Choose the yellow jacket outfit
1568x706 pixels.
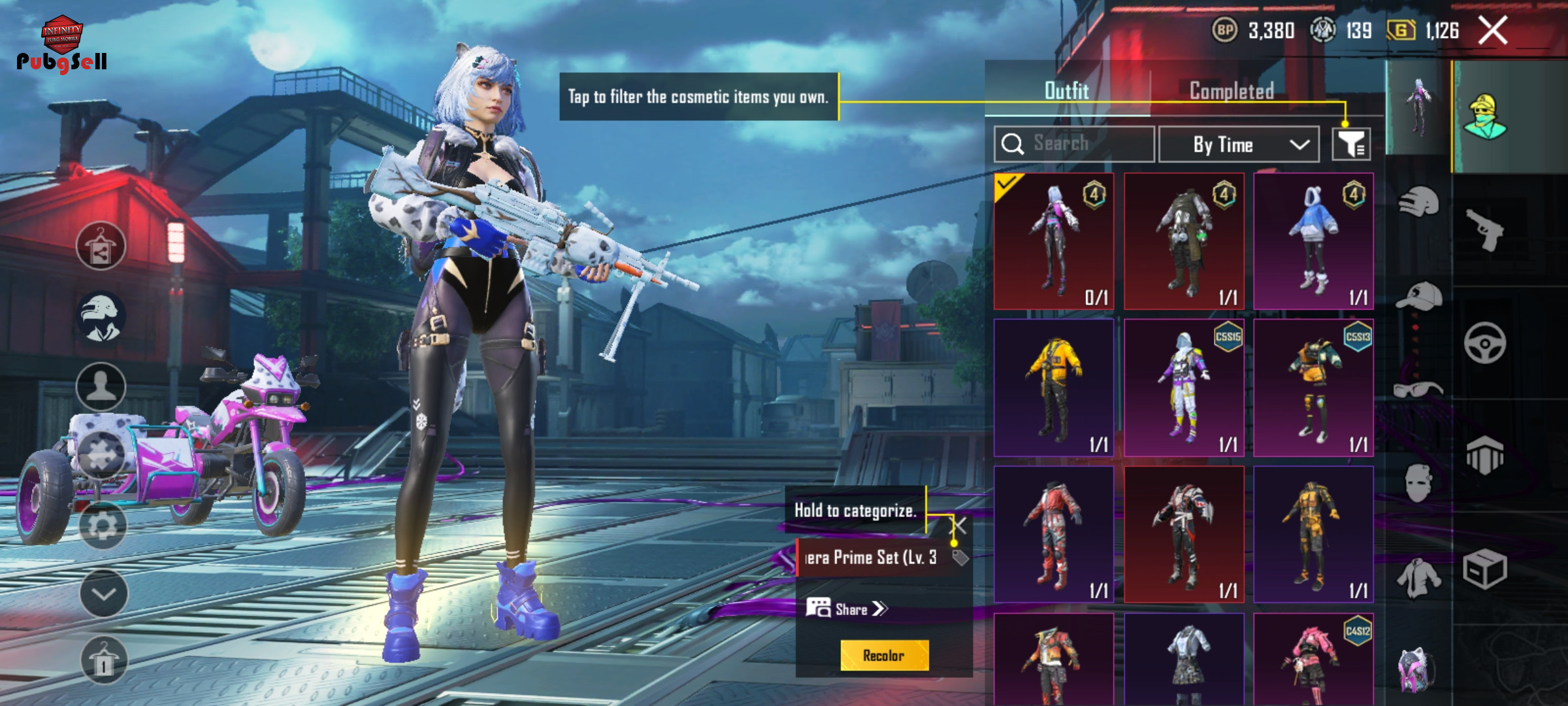(1053, 388)
